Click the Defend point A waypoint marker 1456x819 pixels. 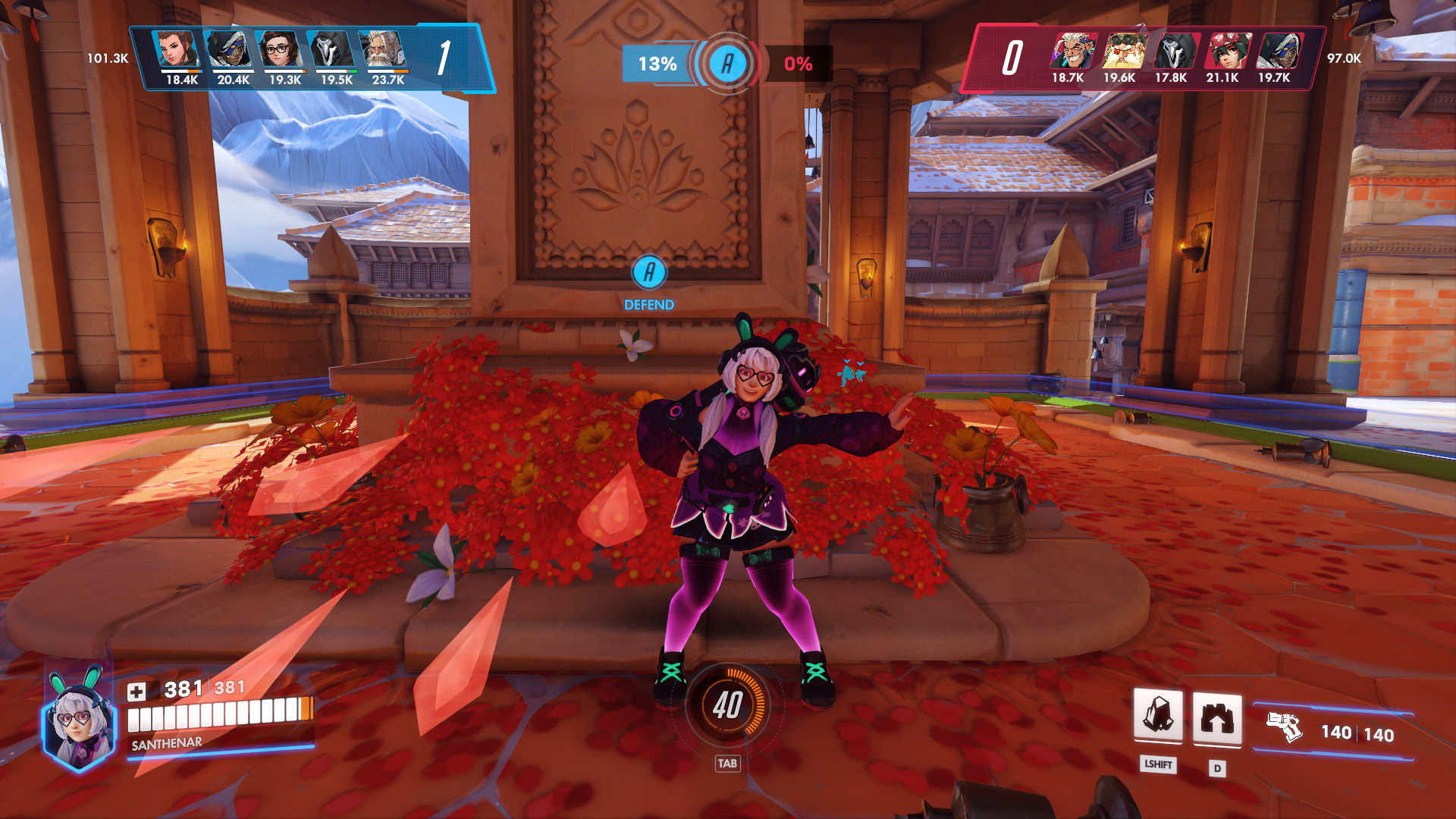pyautogui.click(x=649, y=272)
